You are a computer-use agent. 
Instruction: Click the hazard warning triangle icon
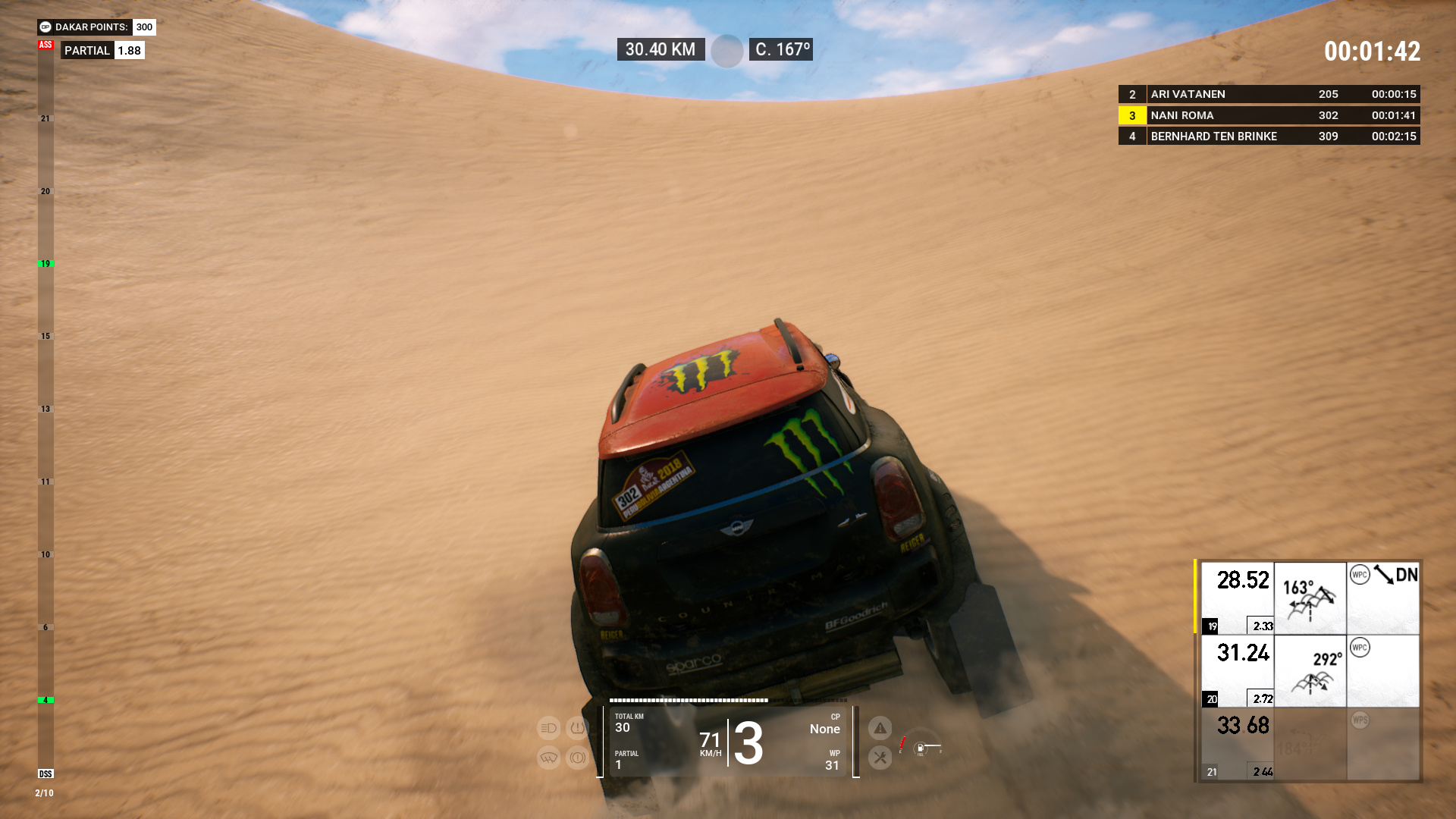point(880,729)
